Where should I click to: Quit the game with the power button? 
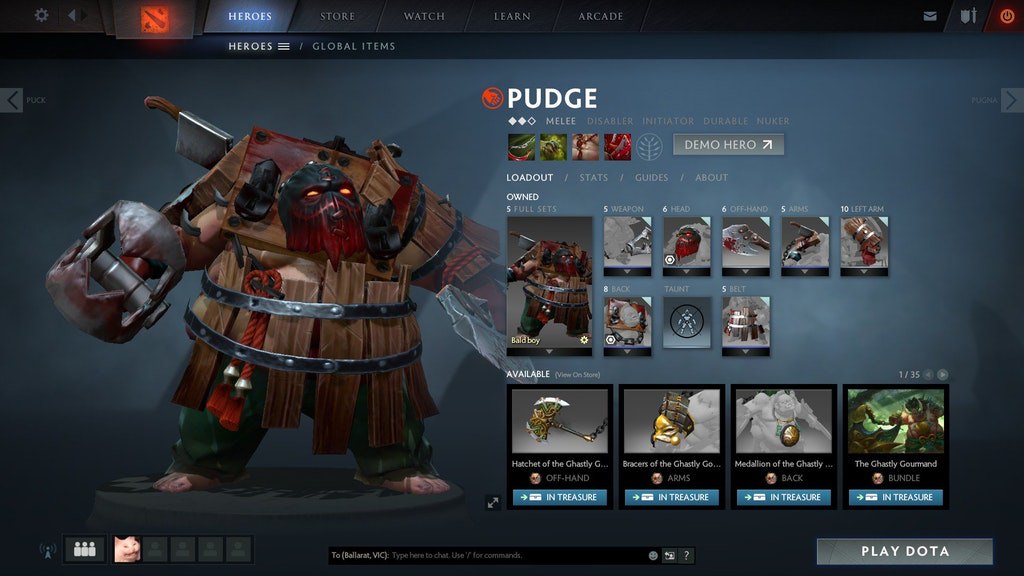point(1006,16)
